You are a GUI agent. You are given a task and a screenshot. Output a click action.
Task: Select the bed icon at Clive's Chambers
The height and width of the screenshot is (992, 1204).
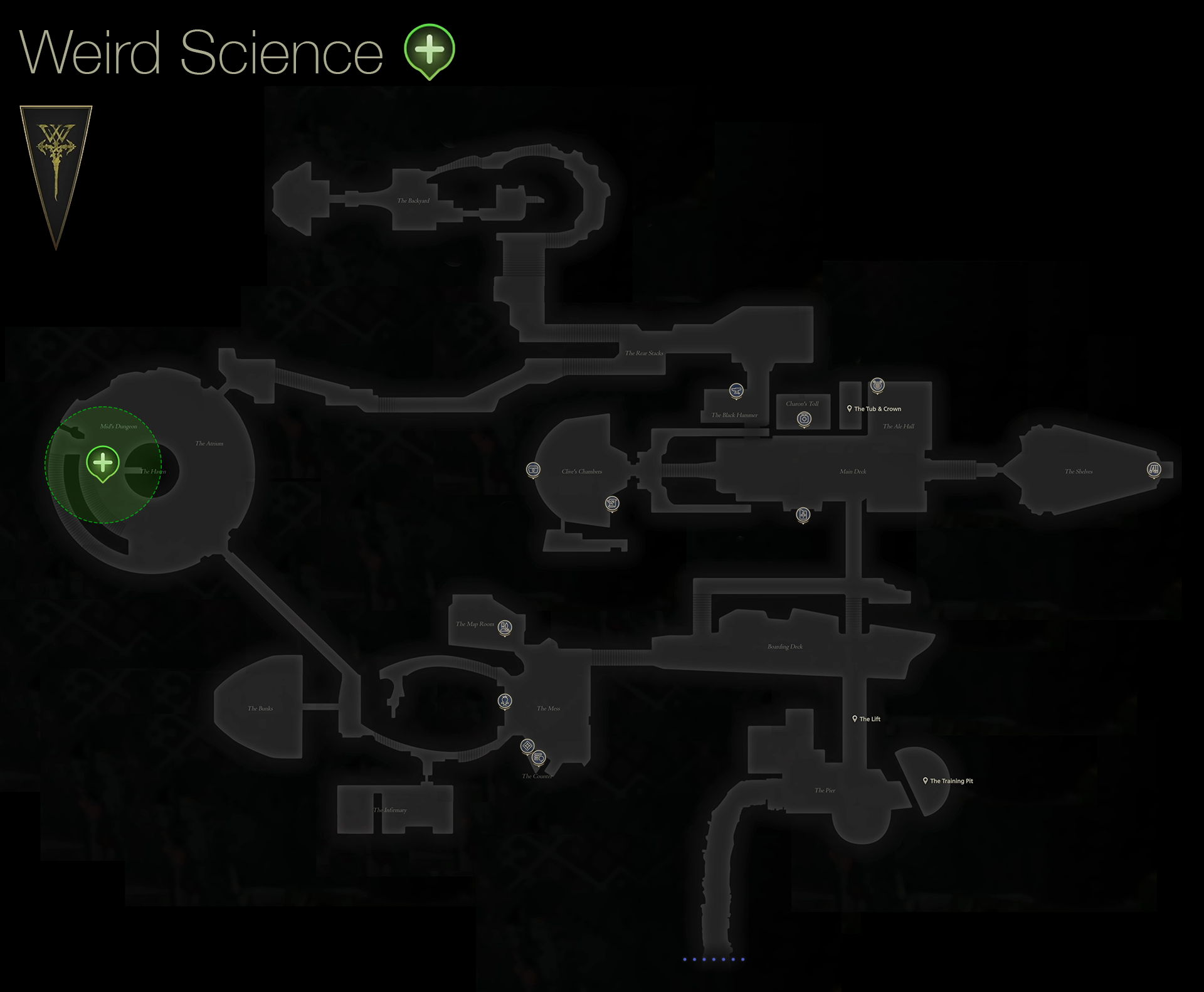(534, 469)
